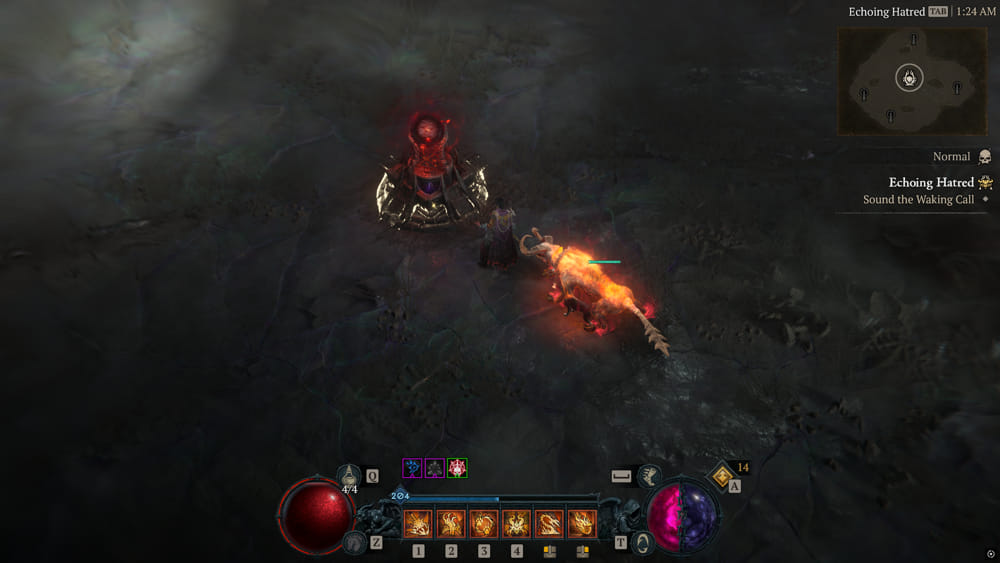Open the Echoing Hatred minimap
Image resolution: width=1000 pixels, height=563 pixels.
[910, 80]
